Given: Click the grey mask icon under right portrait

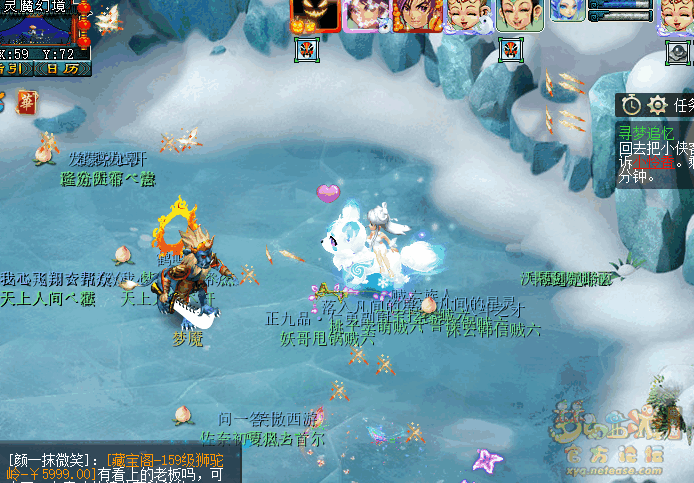Looking at the screenshot, I should pyautogui.click(x=677, y=49).
